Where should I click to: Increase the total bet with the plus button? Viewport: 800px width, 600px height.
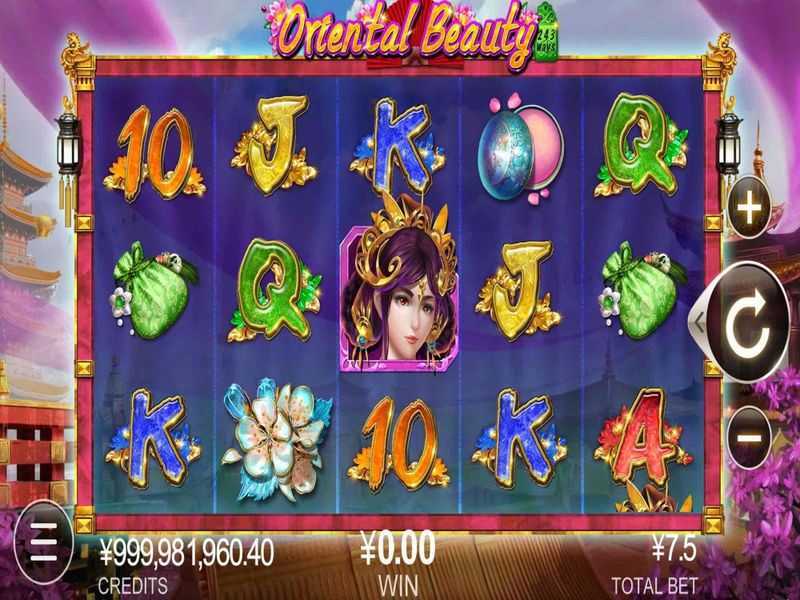coord(748,211)
